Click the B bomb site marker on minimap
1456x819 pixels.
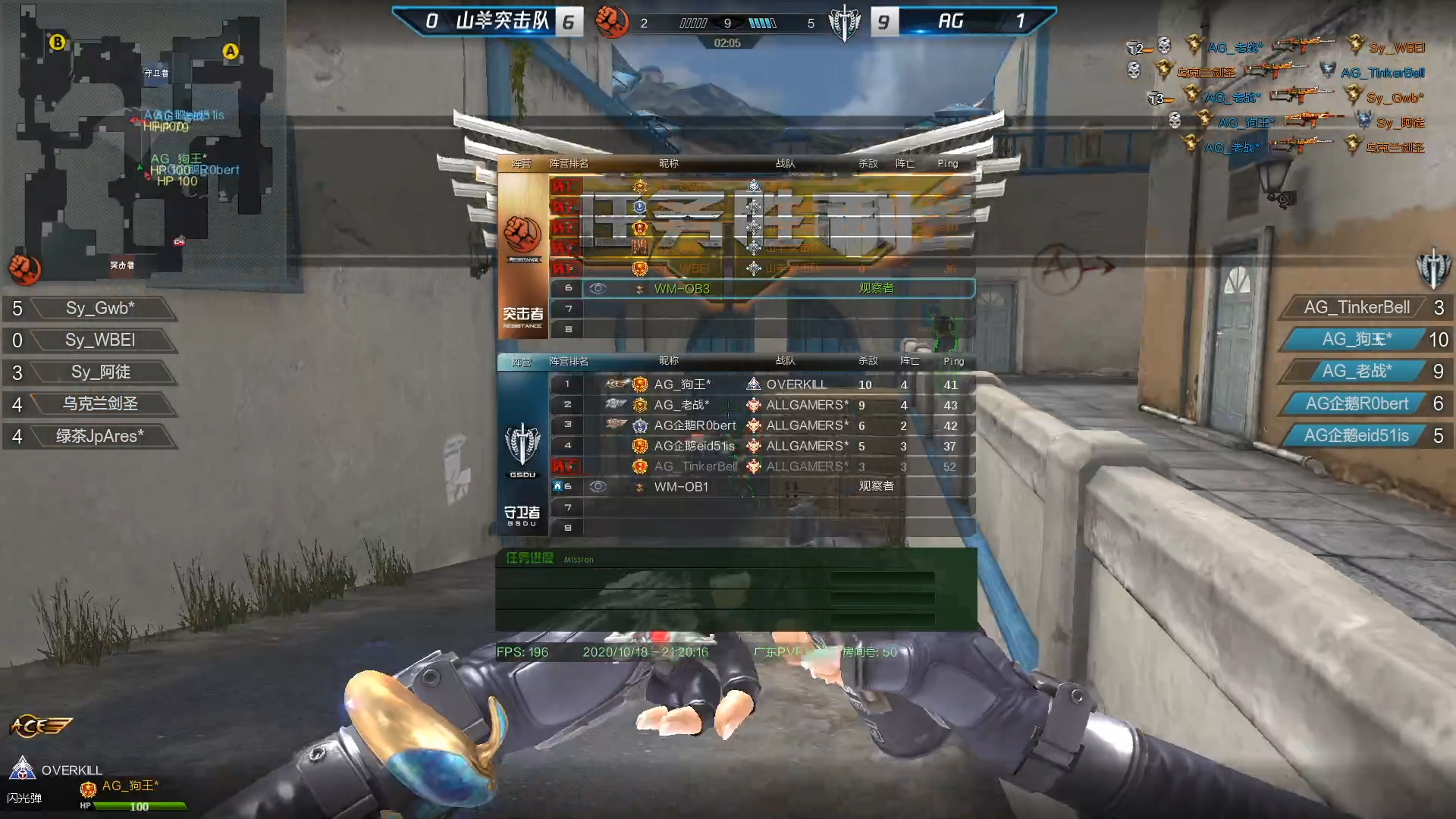[57, 42]
